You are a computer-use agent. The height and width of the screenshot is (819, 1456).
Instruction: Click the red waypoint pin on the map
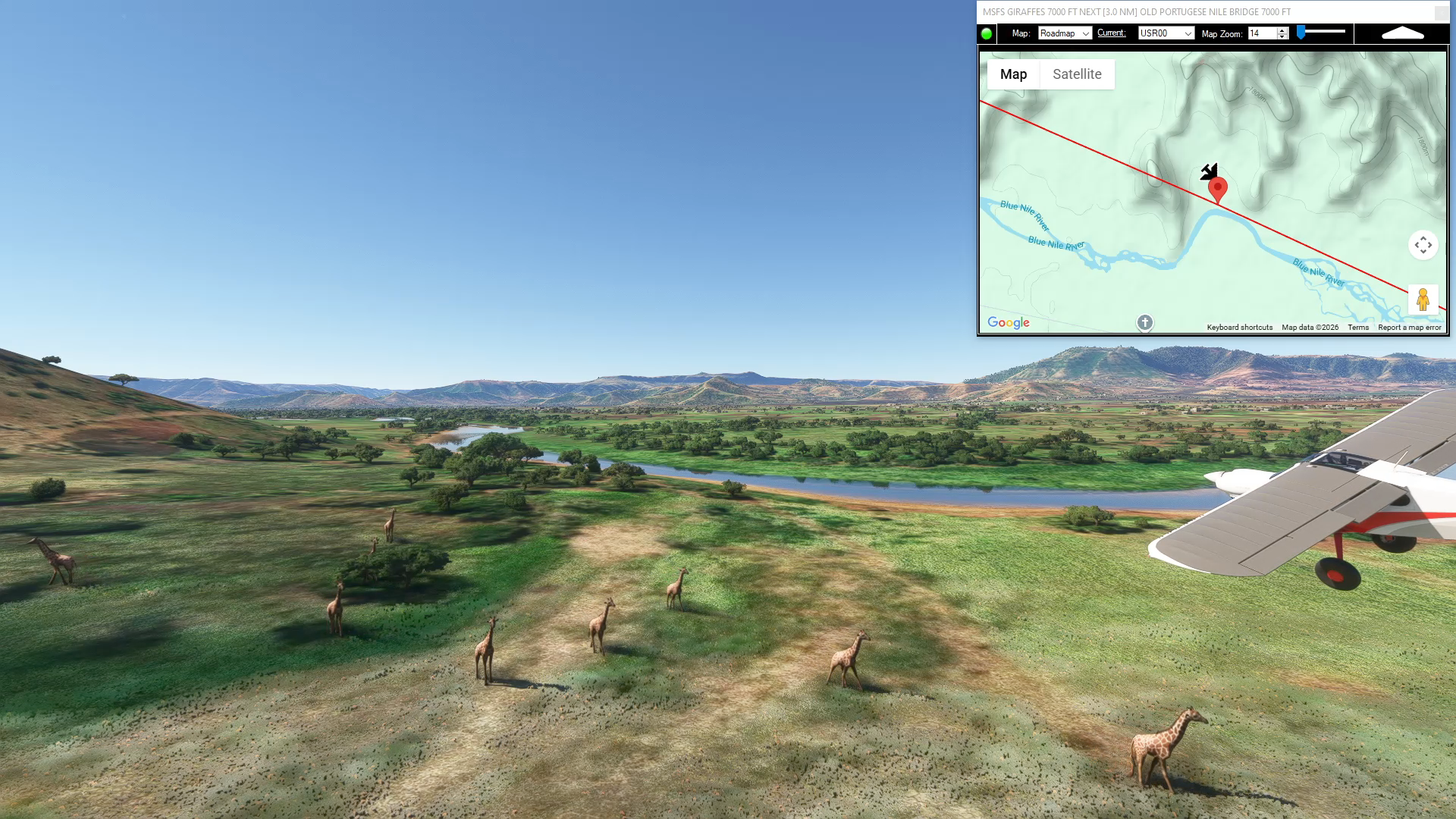tap(1217, 188)
